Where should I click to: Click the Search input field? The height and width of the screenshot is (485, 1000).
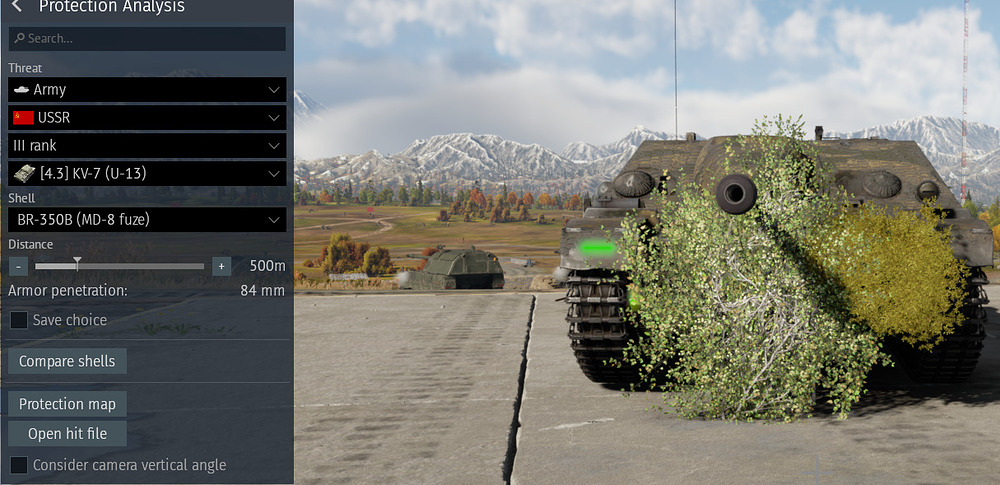pyautogui.click(x=147, y=39)
